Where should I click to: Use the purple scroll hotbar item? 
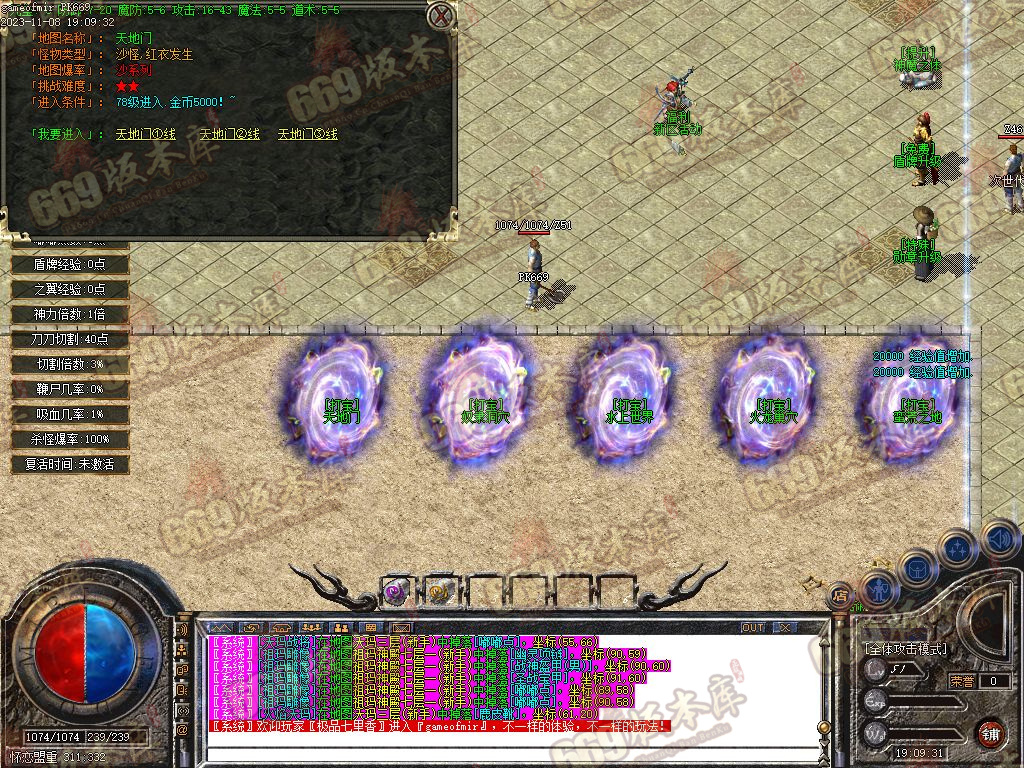click(394, 592)
